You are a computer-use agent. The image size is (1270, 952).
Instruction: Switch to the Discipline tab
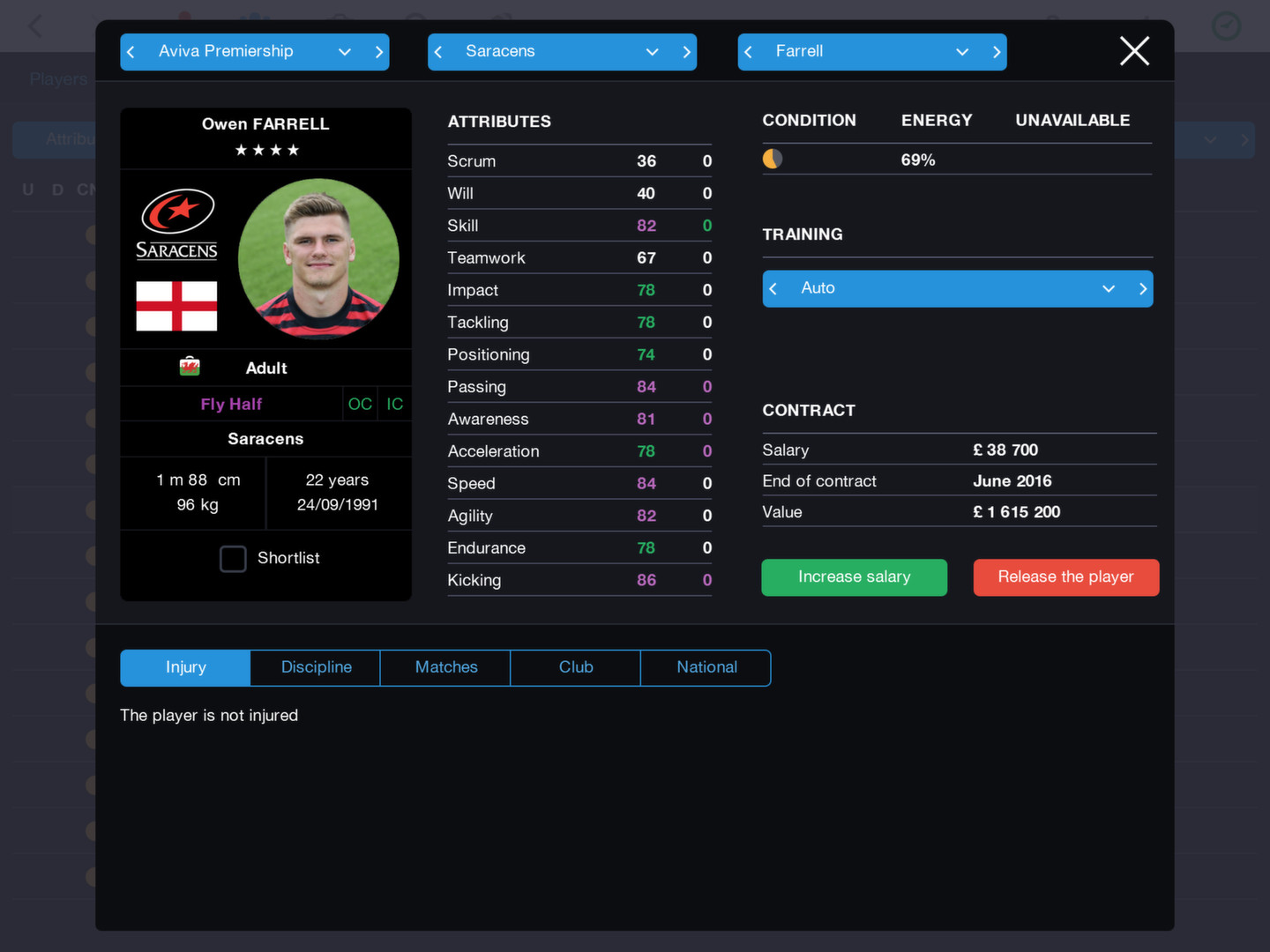click(315, 667)
